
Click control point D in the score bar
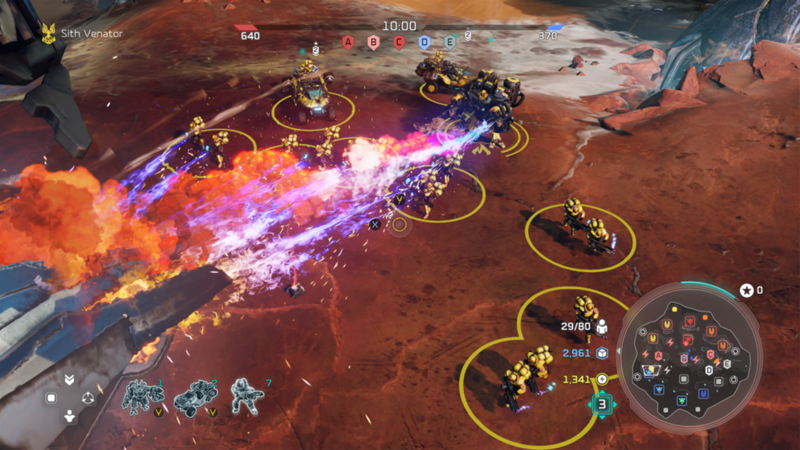pyautogui.click(x=425, y=42)
